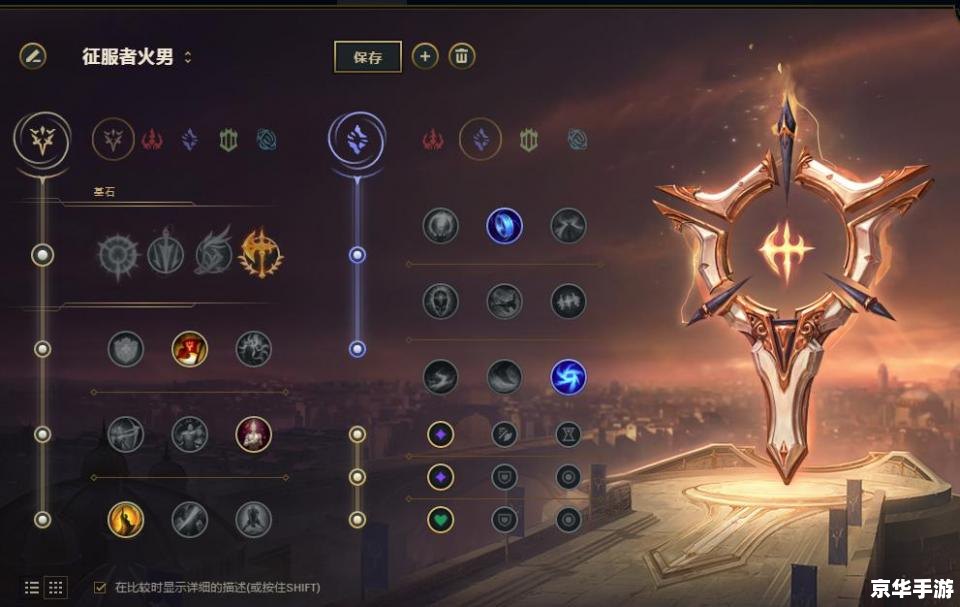Image resolution: width=960 pixels, height=607 pixels.
Task: Select the green heart health shard
Action: click(x=441, y=519)
